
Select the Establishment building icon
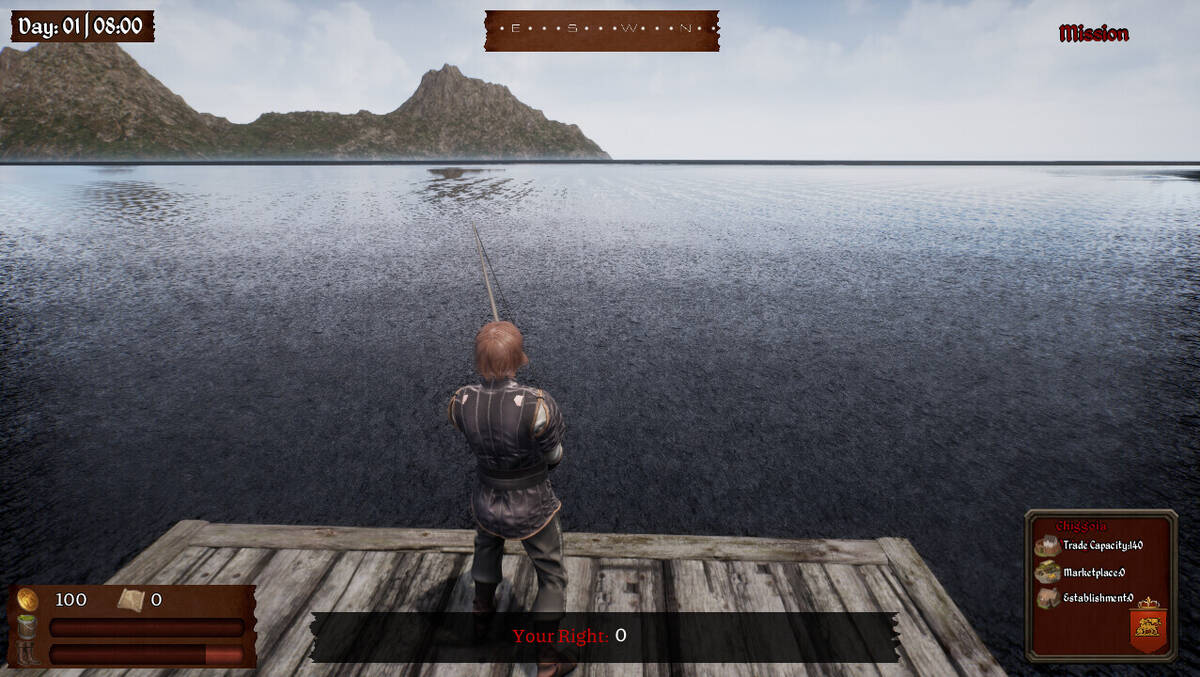tap(1047, 598)
